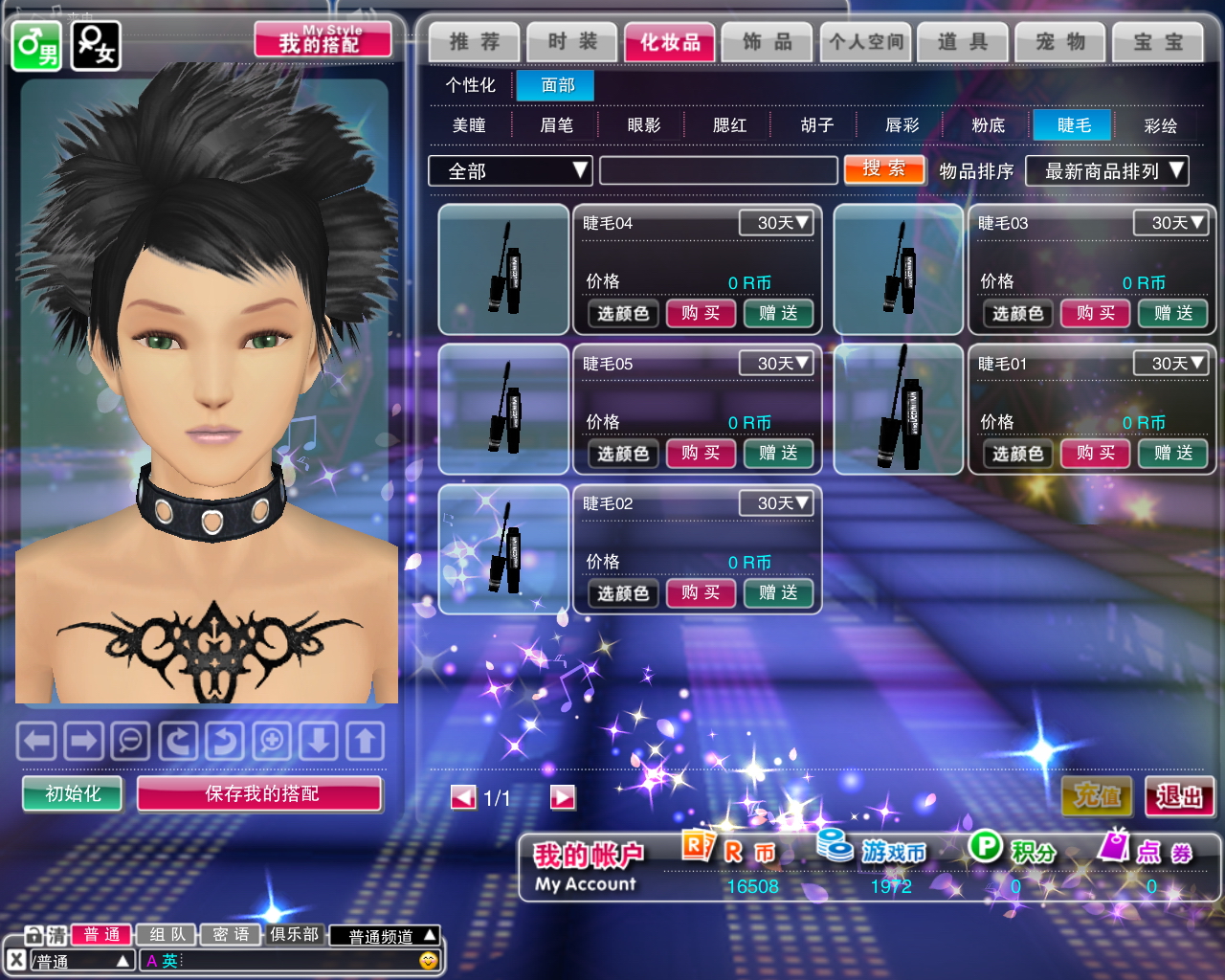This screenshot has height=980, width=1225.
Task: Save outfit with 保存我的搭配 button
Action: coord(260,793)
